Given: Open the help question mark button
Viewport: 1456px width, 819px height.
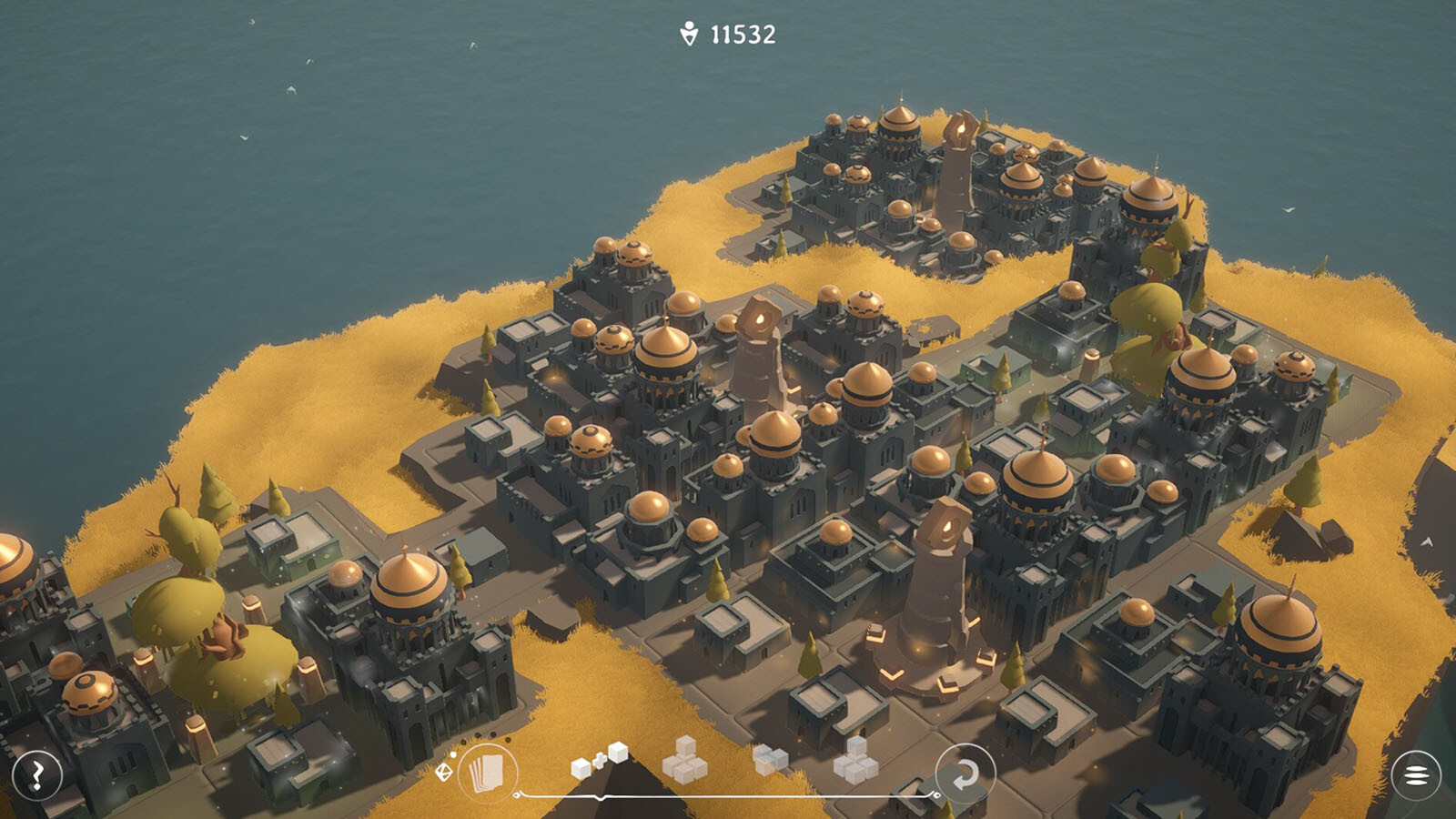Looking at the screenshot, I should [x=37, y=775].
